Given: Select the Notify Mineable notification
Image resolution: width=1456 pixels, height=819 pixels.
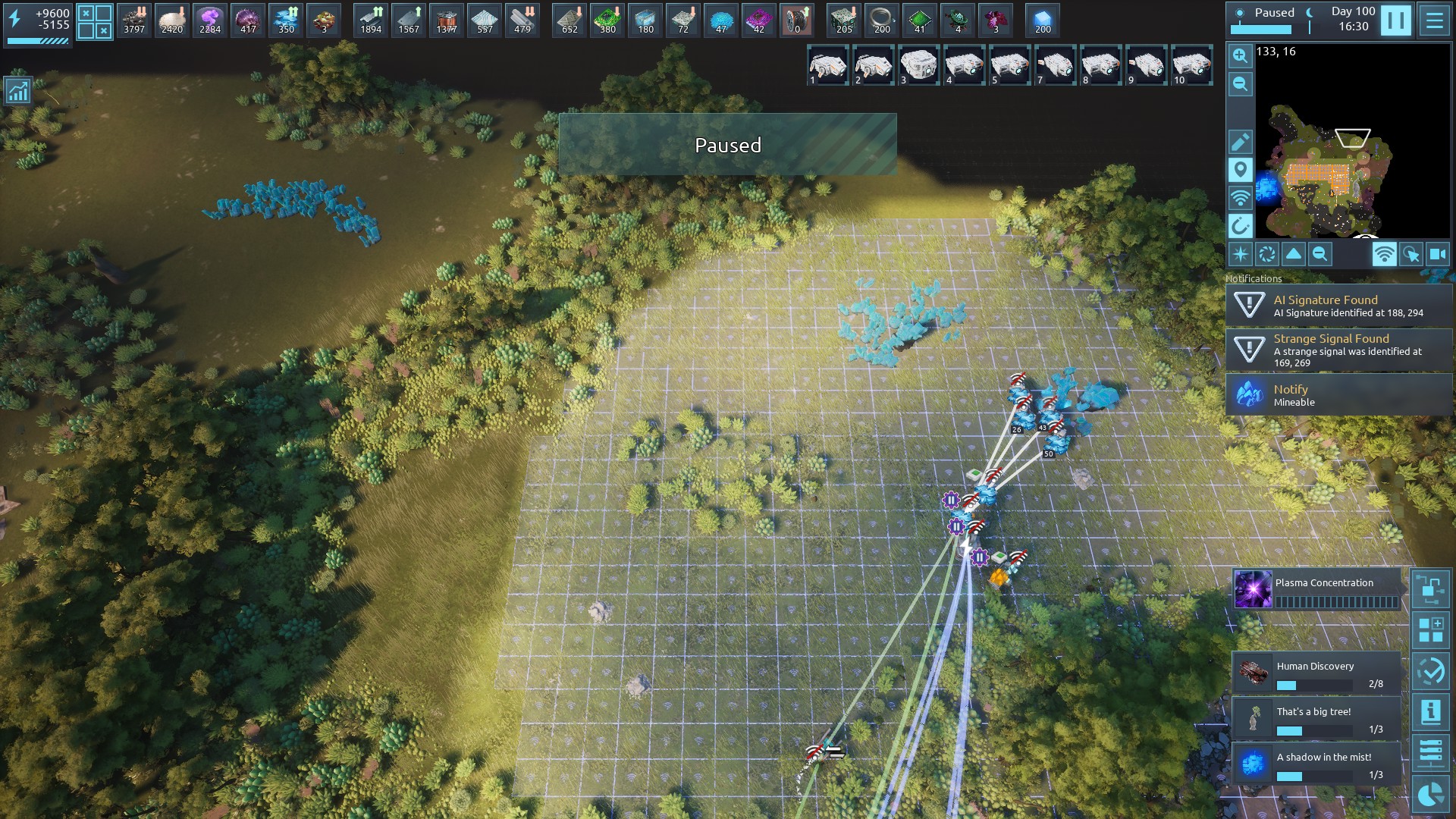Looking at the screenshot, I should 1338,395.
